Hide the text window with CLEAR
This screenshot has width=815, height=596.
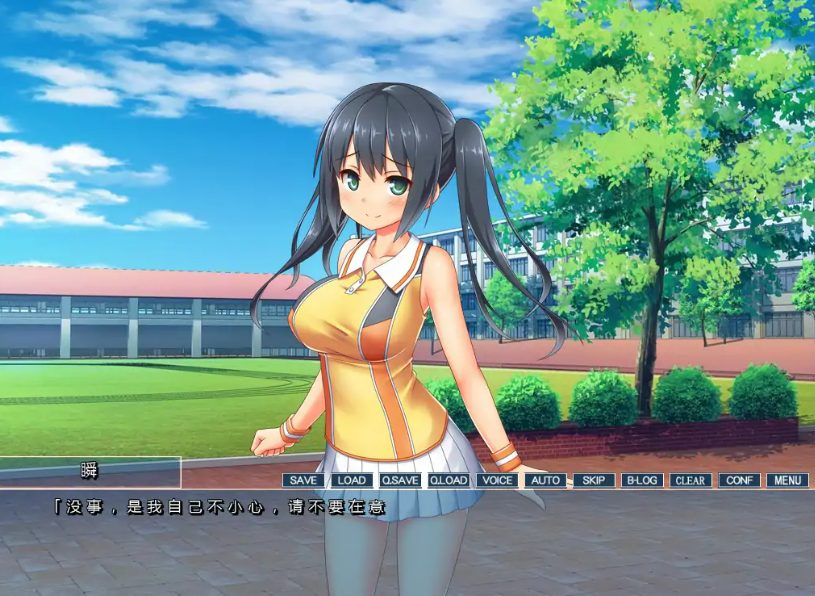pyautogui.click(x=690, y=480)
